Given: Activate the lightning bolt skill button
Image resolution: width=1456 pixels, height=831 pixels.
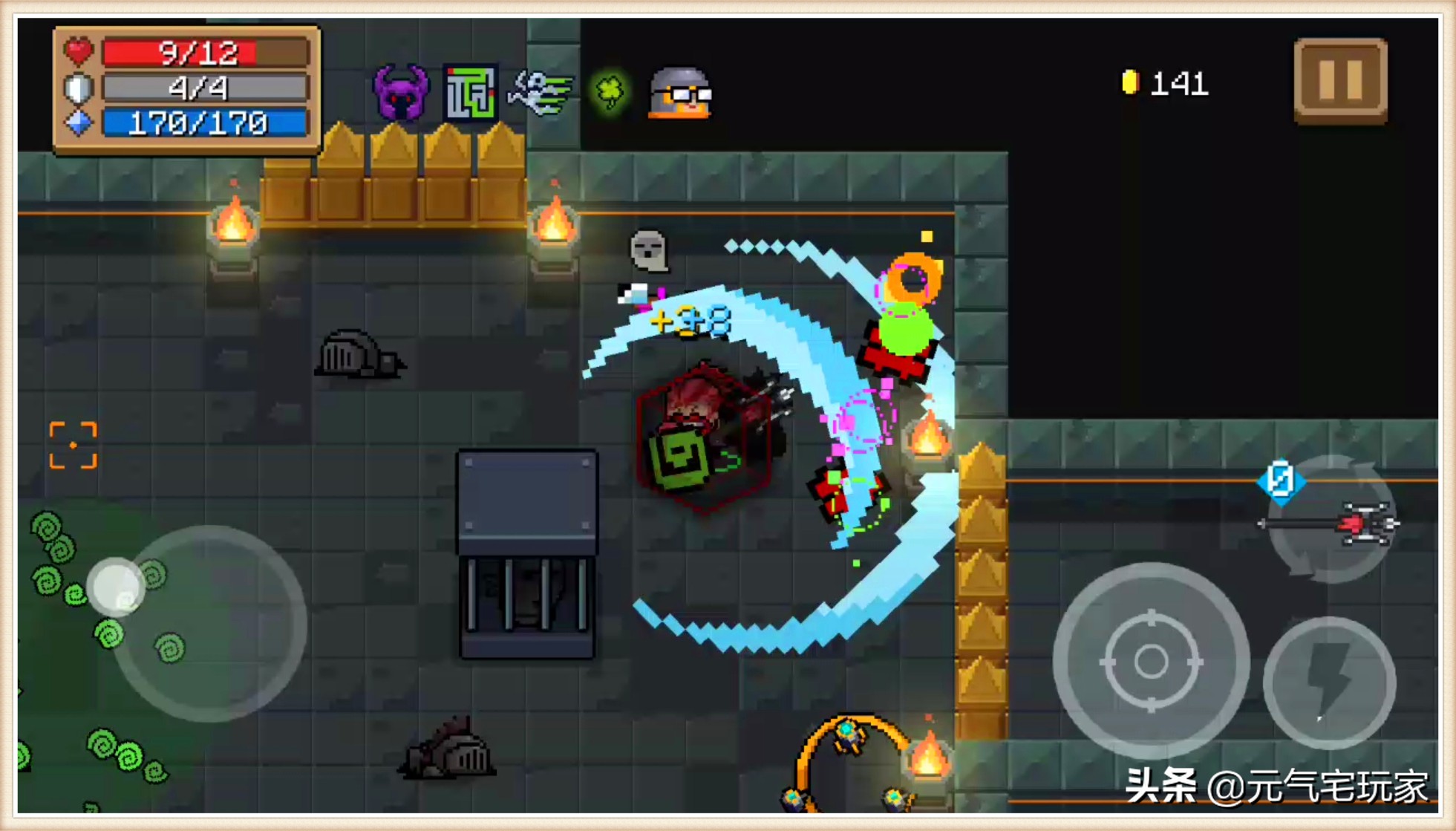Looking at the screenshot, I should [1329, 682].
